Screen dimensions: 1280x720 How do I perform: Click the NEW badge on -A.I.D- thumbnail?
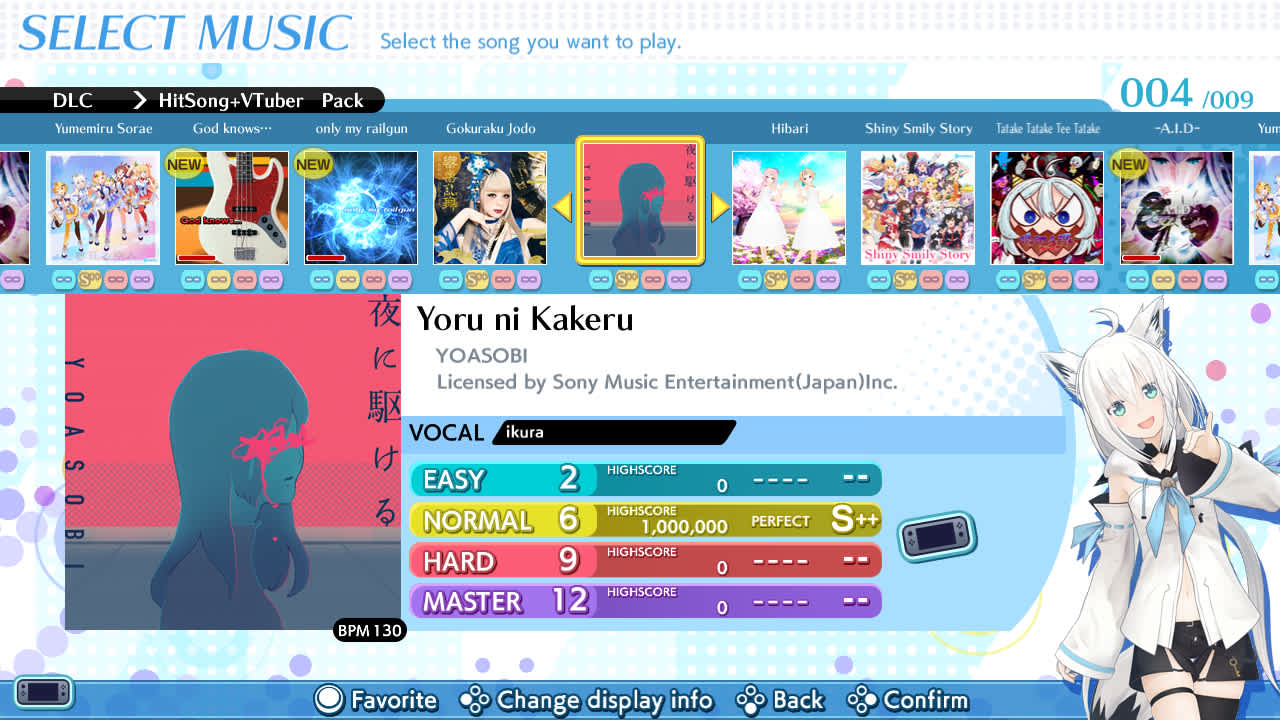click(1128, 164)
